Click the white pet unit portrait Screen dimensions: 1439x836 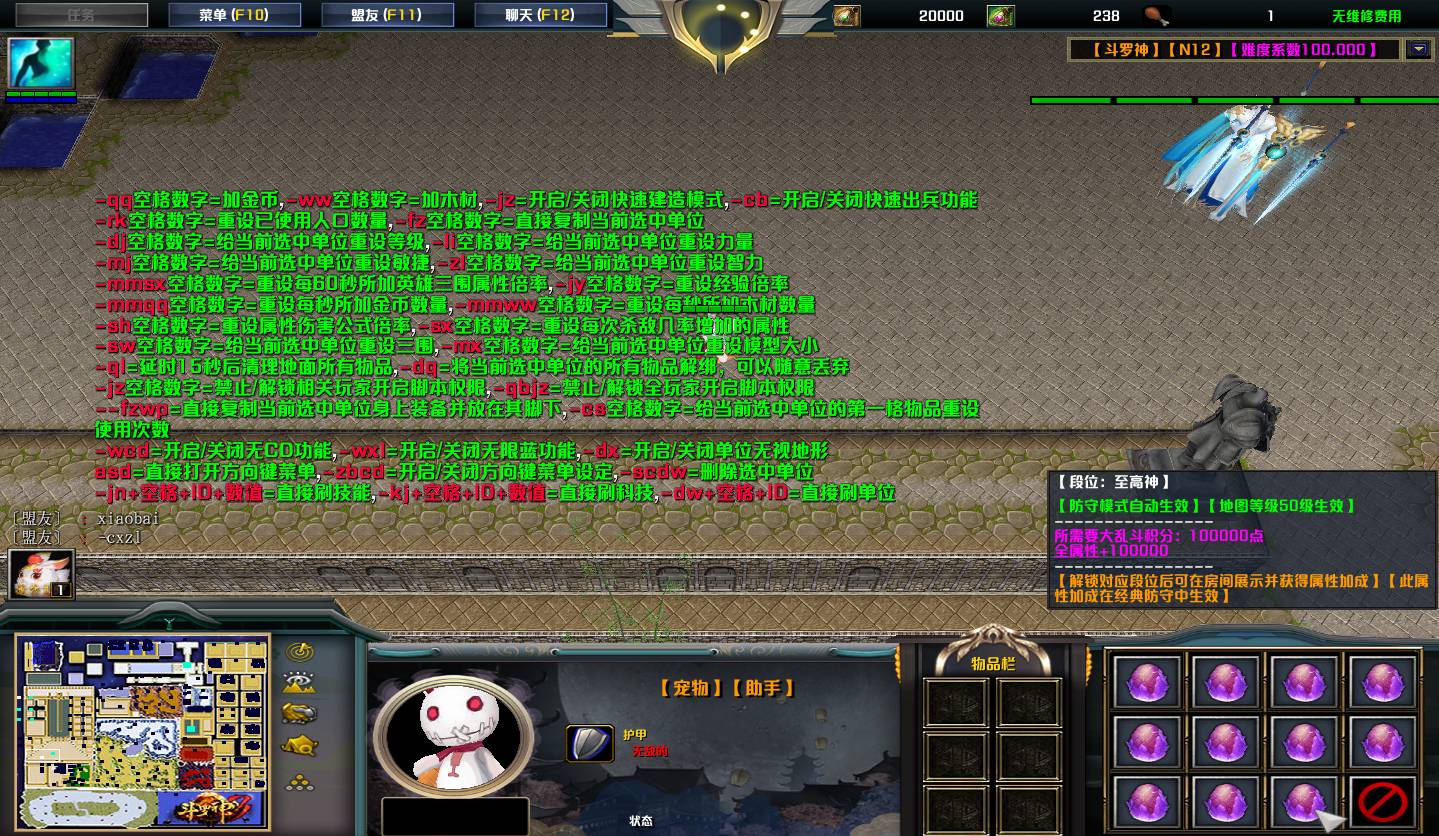452,734
